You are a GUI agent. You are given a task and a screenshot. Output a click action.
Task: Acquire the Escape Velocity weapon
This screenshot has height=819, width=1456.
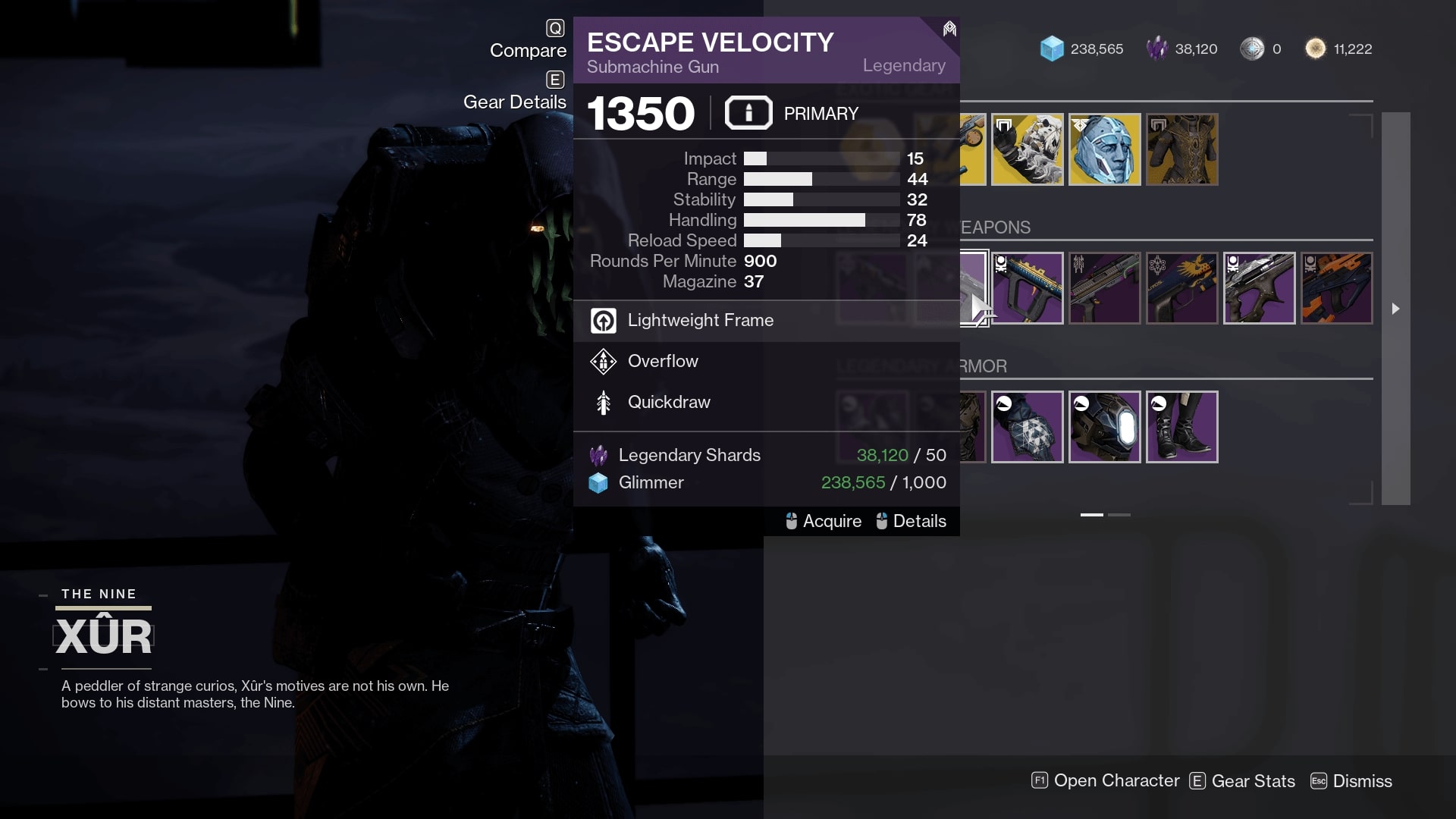pyautogui.click(x=832, y=521)
